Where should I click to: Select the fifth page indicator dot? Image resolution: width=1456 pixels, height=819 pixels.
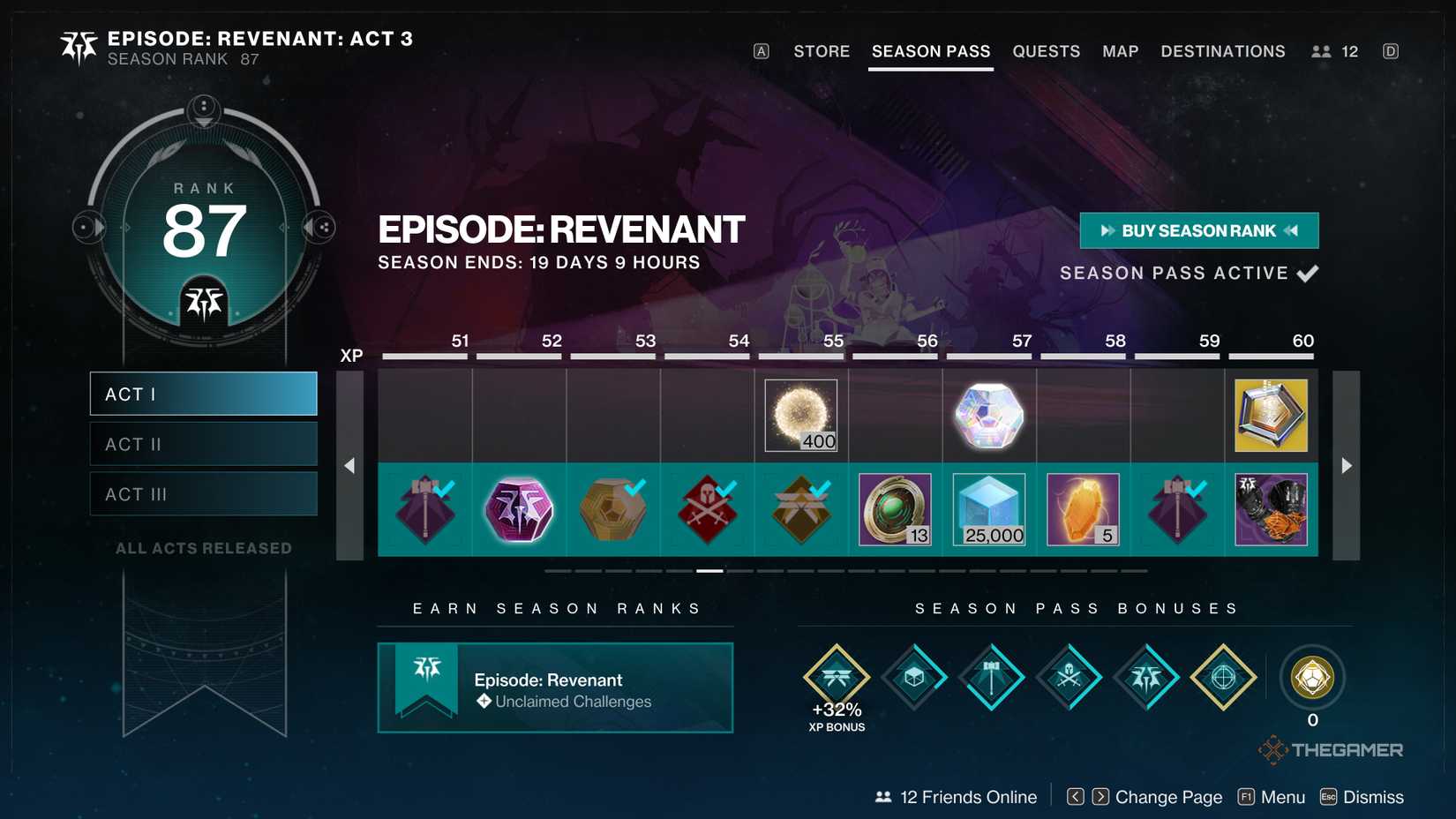coord(679,571)
